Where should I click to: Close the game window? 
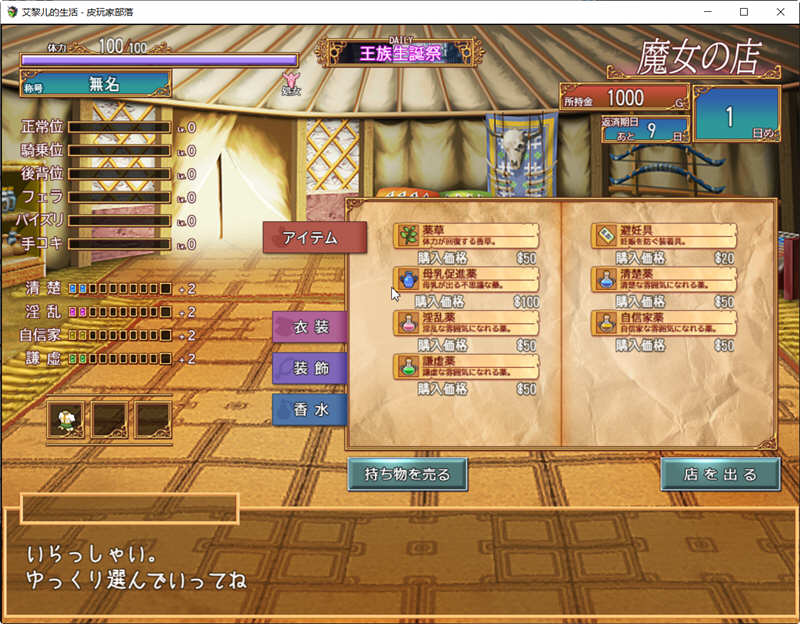tap(776, 12)
